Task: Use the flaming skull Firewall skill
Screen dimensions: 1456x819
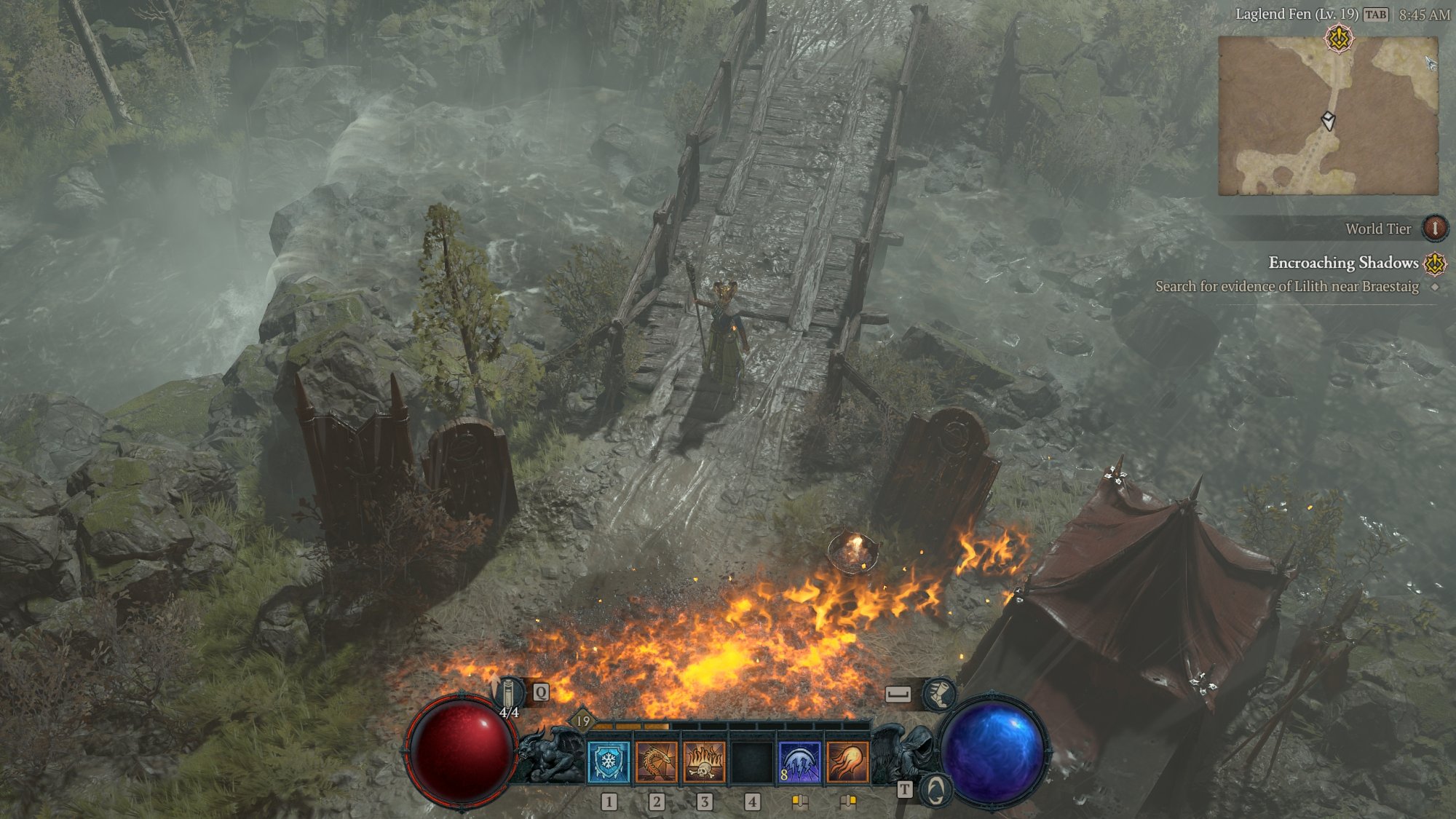Action: click(x=704, y=762)
